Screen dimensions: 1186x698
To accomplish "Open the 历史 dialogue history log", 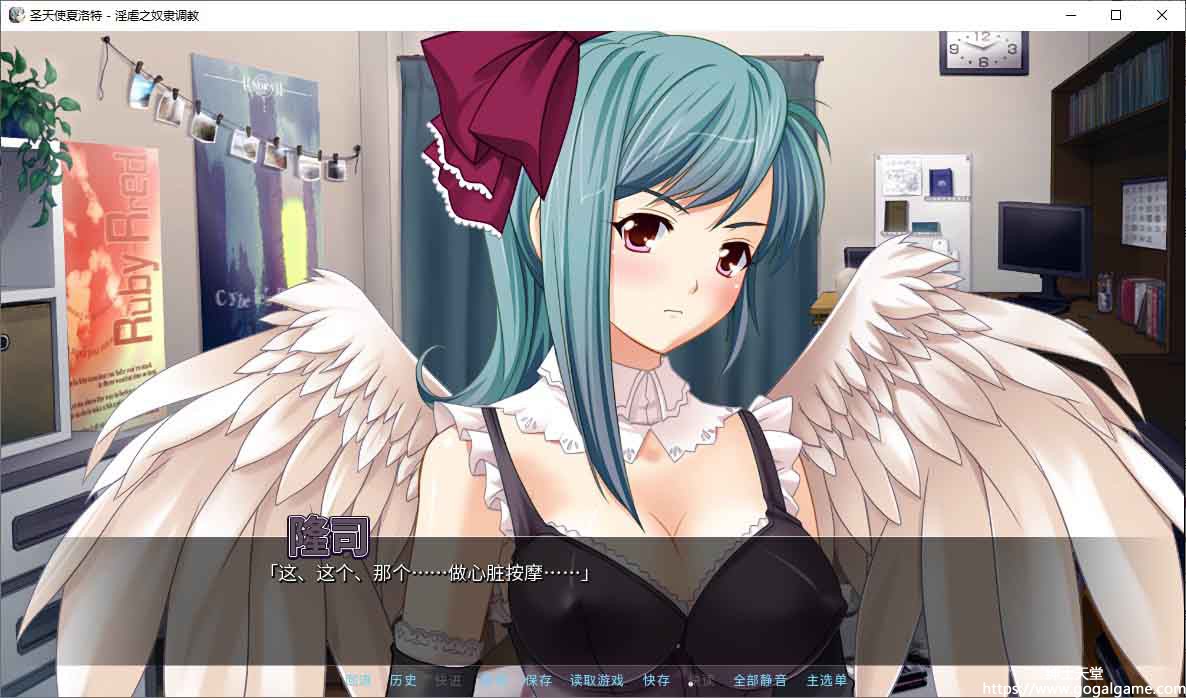I will [x=403, y=680].
